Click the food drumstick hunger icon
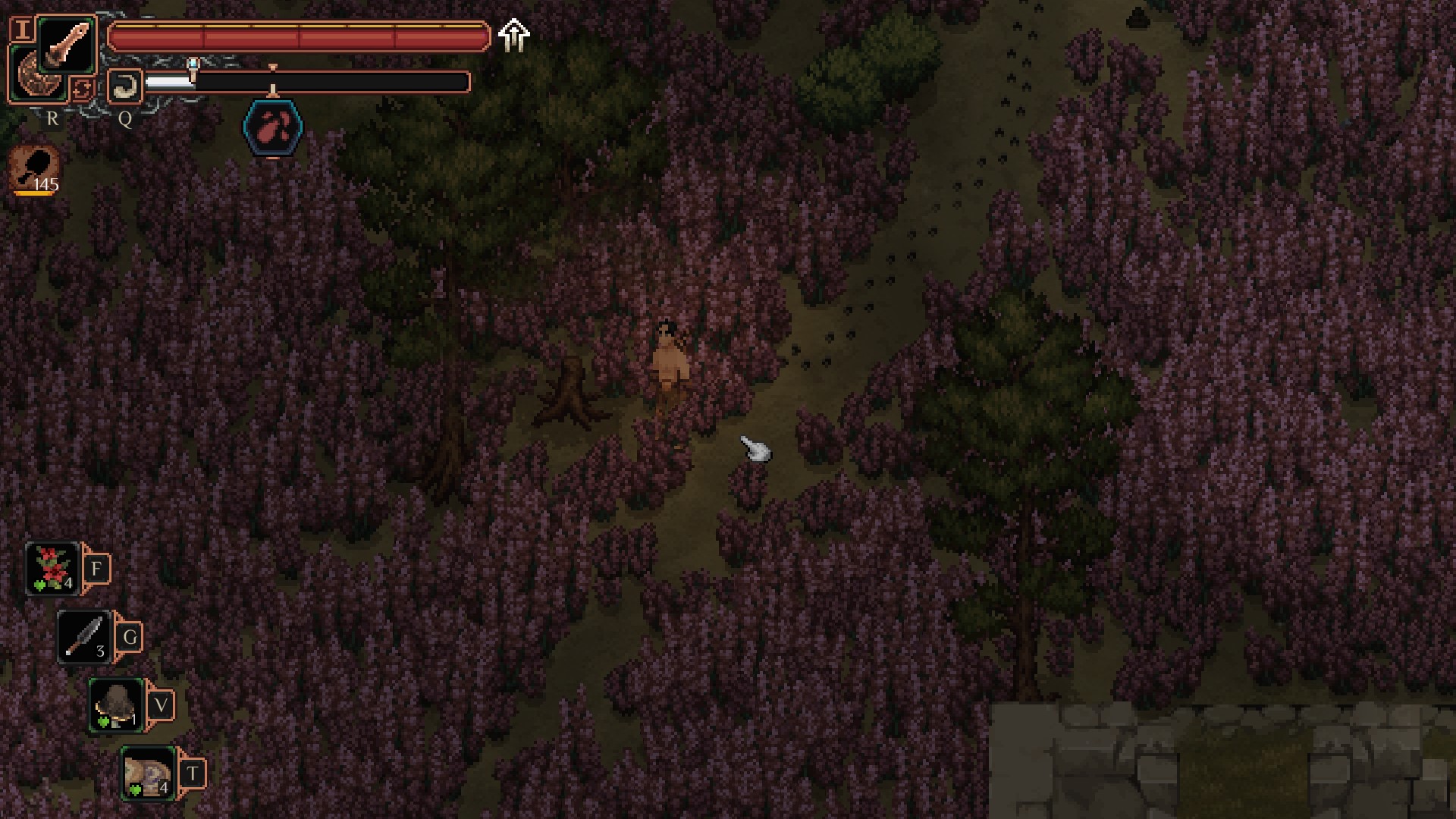Image resolution: width=1456 pixels, height=819 pixels. click(x=34, y=168)
